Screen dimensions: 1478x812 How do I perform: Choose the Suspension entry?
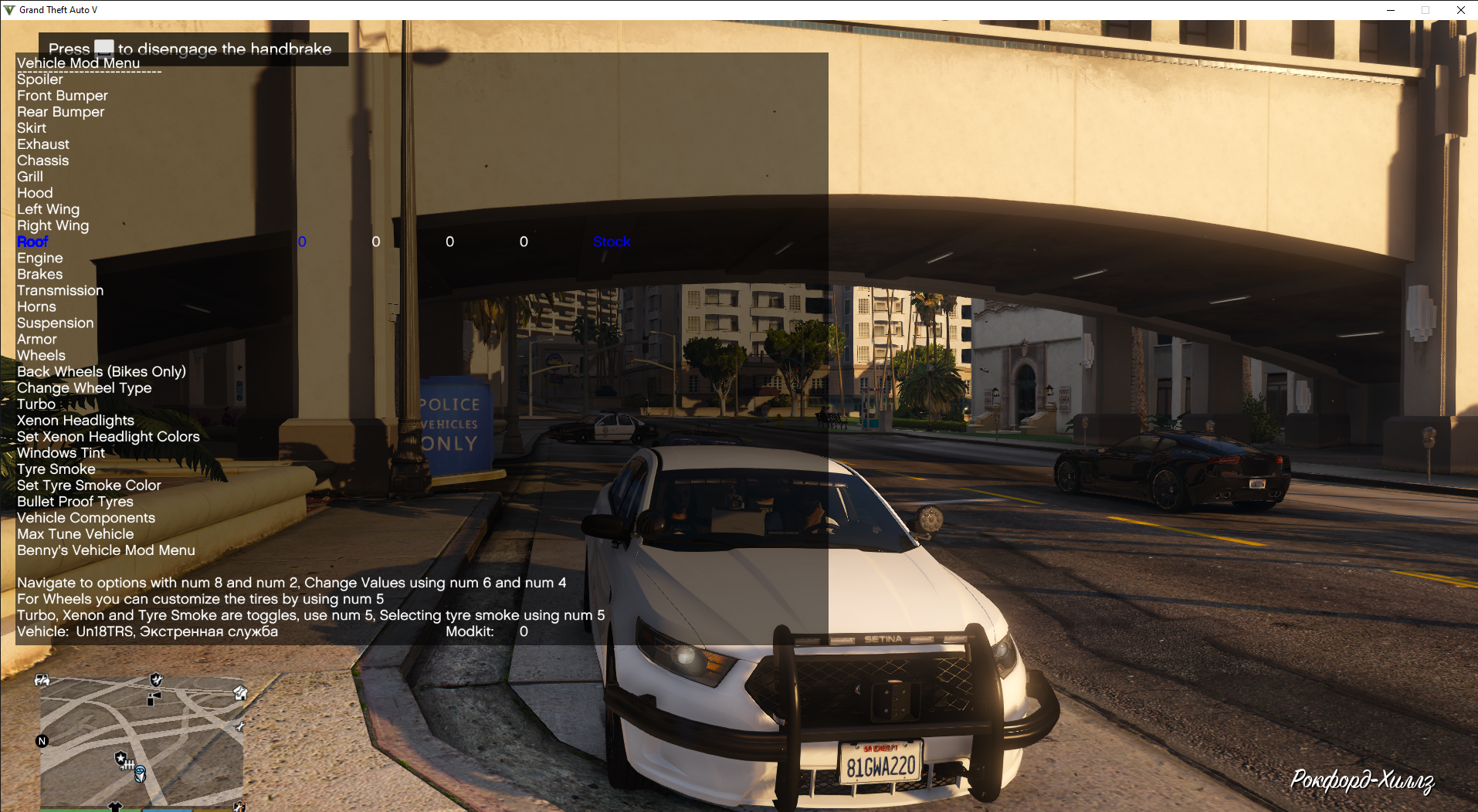pos(55,323)
